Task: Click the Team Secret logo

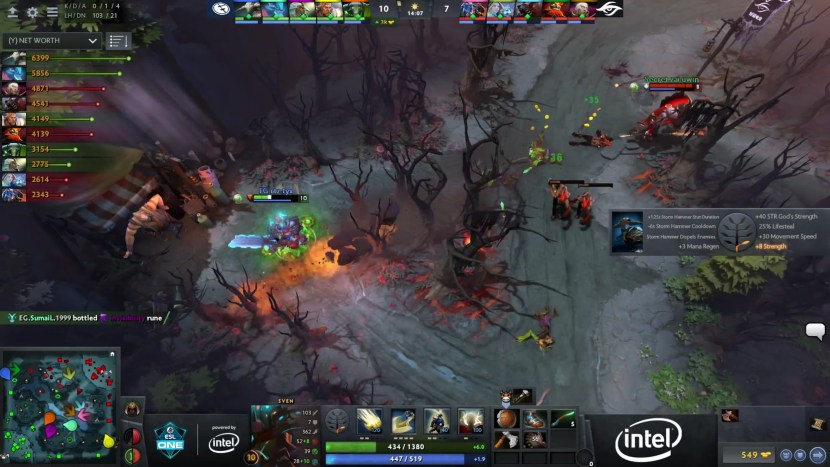Action: [x=608, y=10]
